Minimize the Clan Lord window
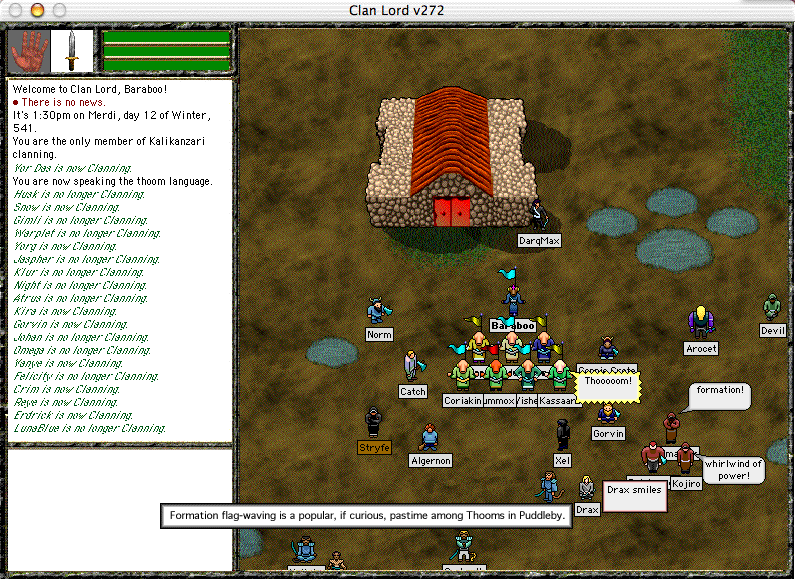The image size is (795, 579). tap(35, 9)
